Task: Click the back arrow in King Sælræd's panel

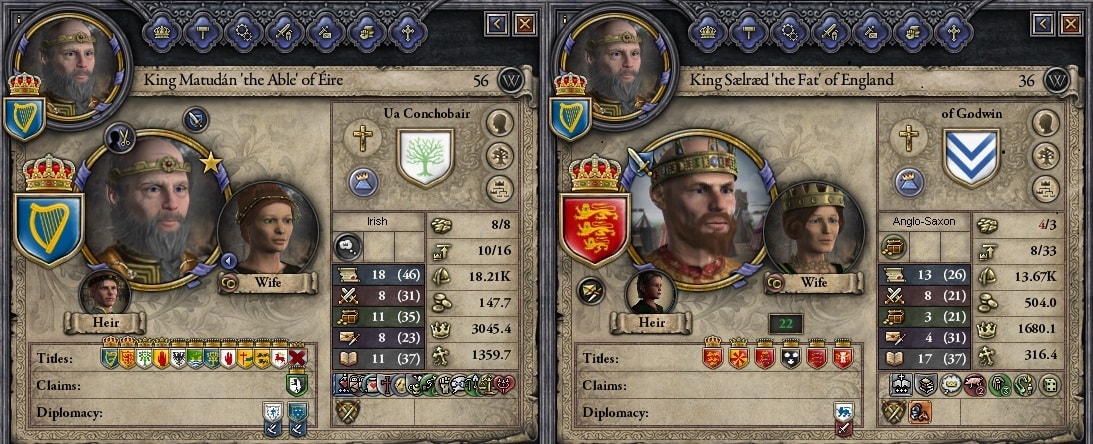Action: (1044, 23)
